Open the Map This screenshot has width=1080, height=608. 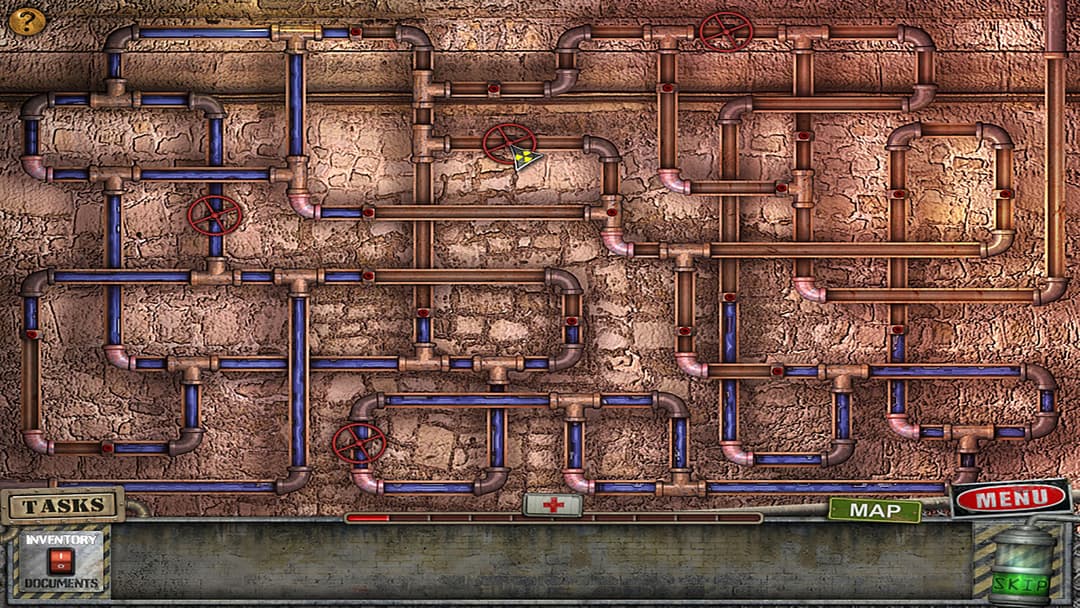coord(874,510)
